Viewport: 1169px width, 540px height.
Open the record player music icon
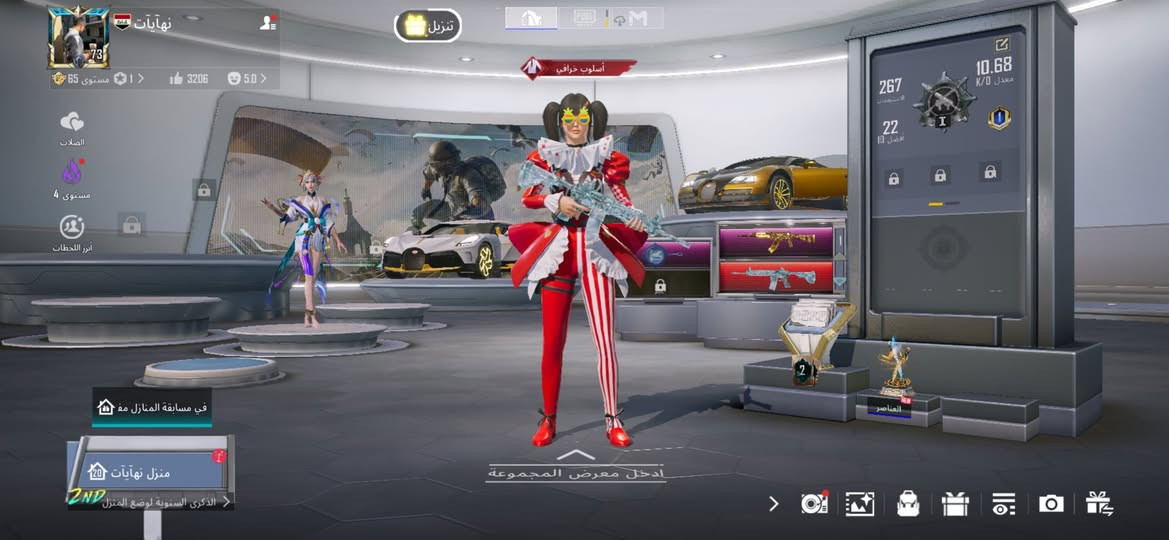(x=813, y=503)
